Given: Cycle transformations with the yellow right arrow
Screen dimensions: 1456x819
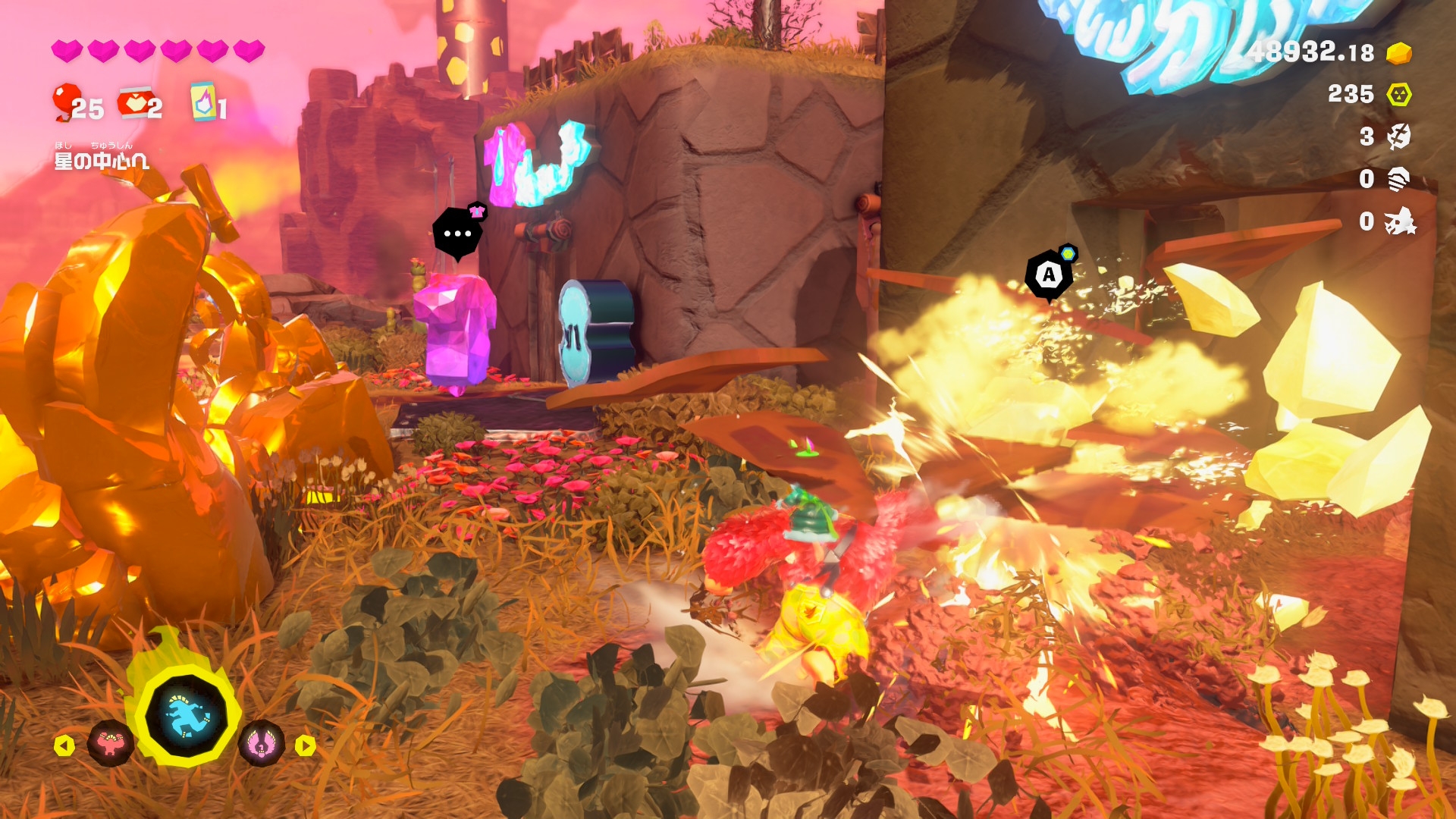Looking at the screenshot, I should coord(305,746).
